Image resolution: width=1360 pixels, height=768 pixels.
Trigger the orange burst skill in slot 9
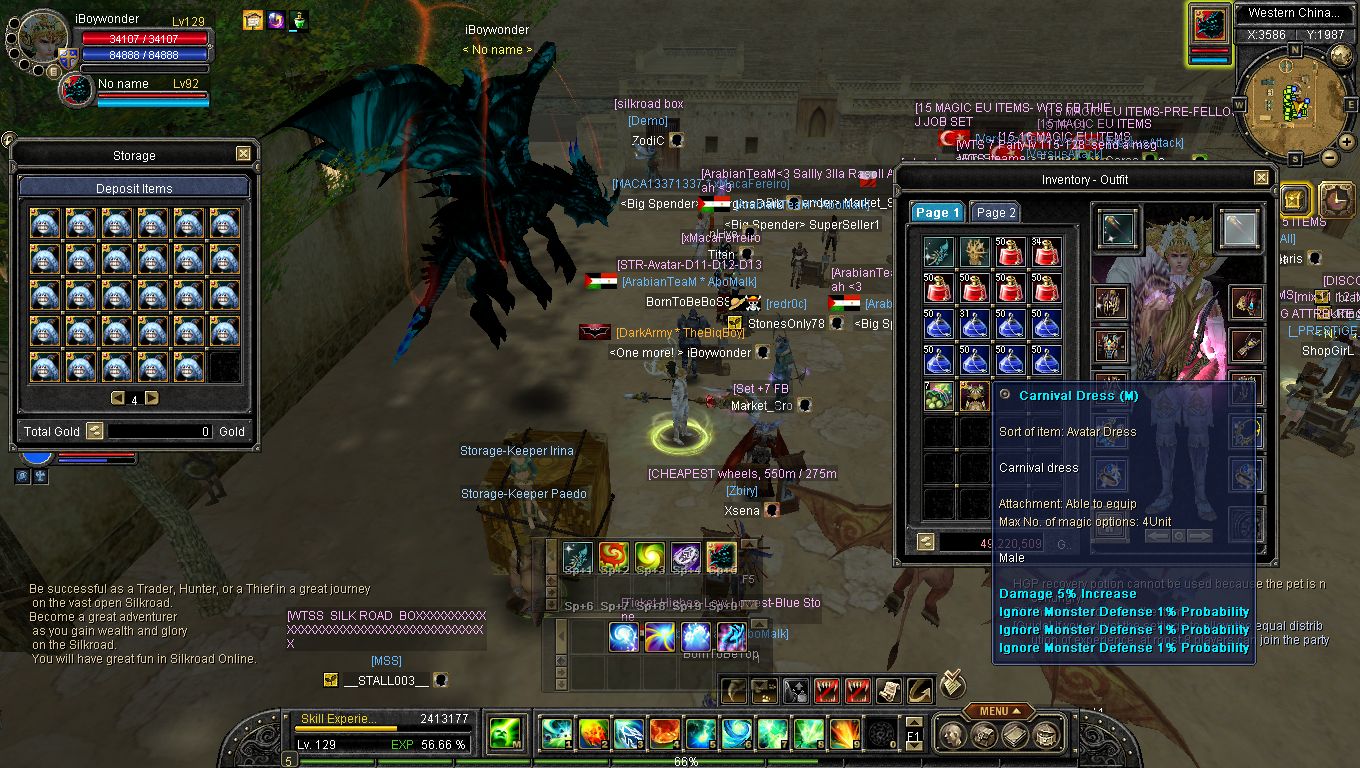844,734
